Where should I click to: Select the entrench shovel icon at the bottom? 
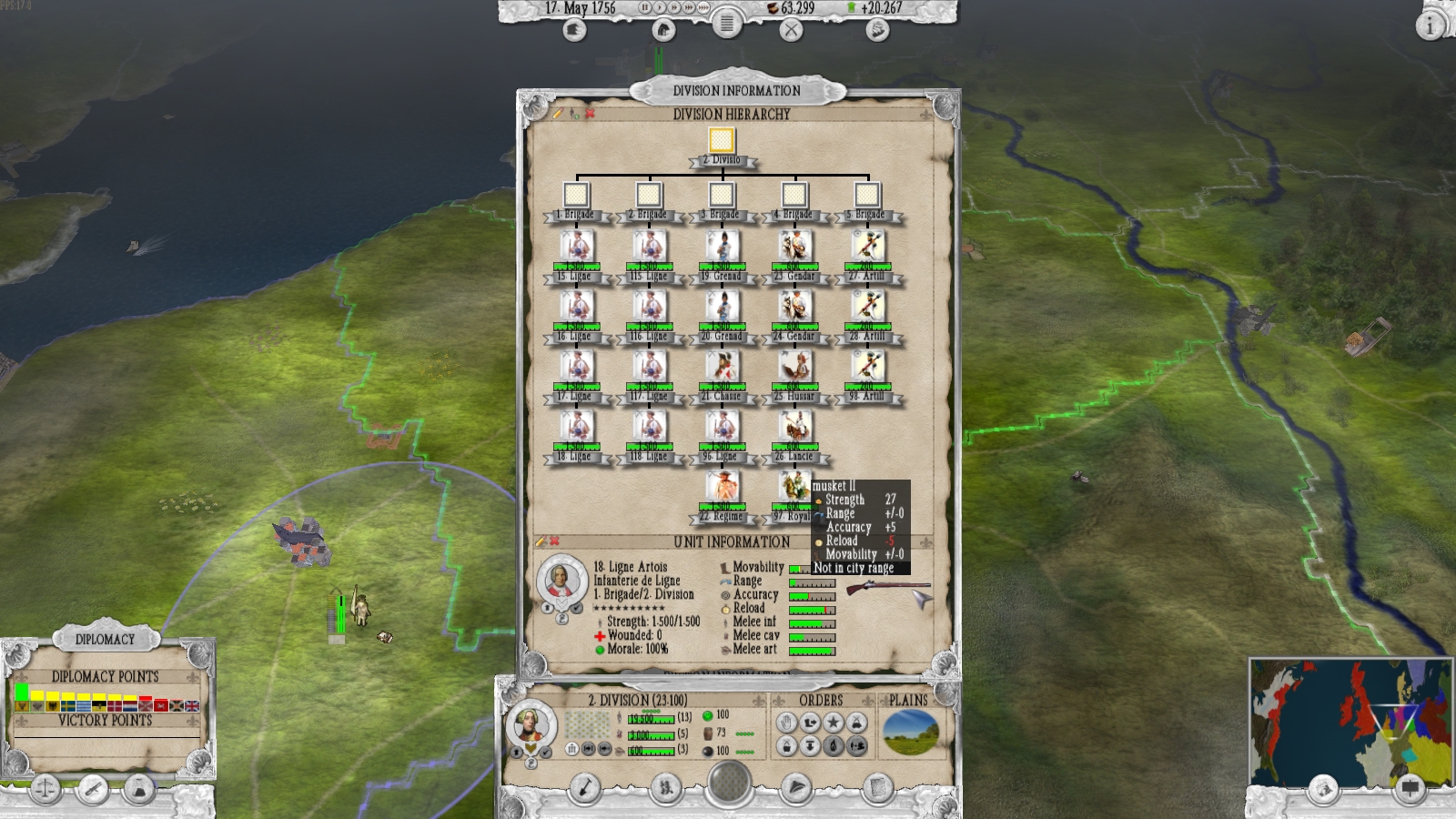[583, 787]
